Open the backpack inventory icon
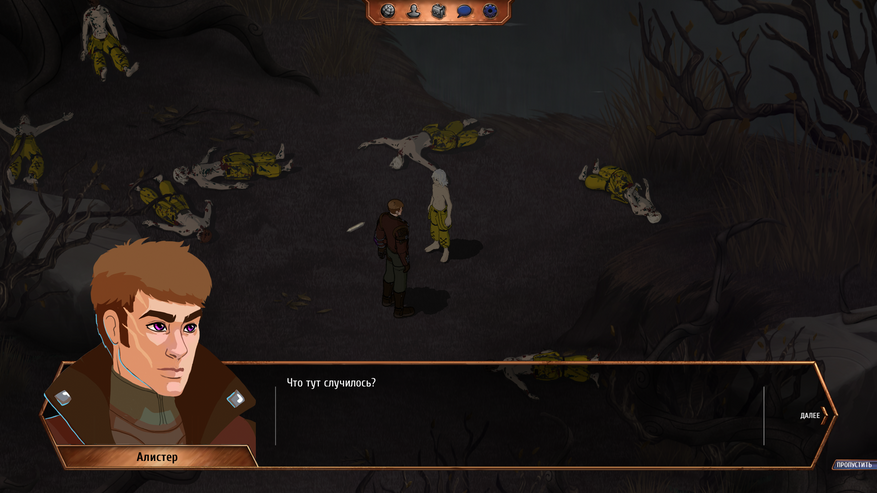877x493 pixels. 438,11
